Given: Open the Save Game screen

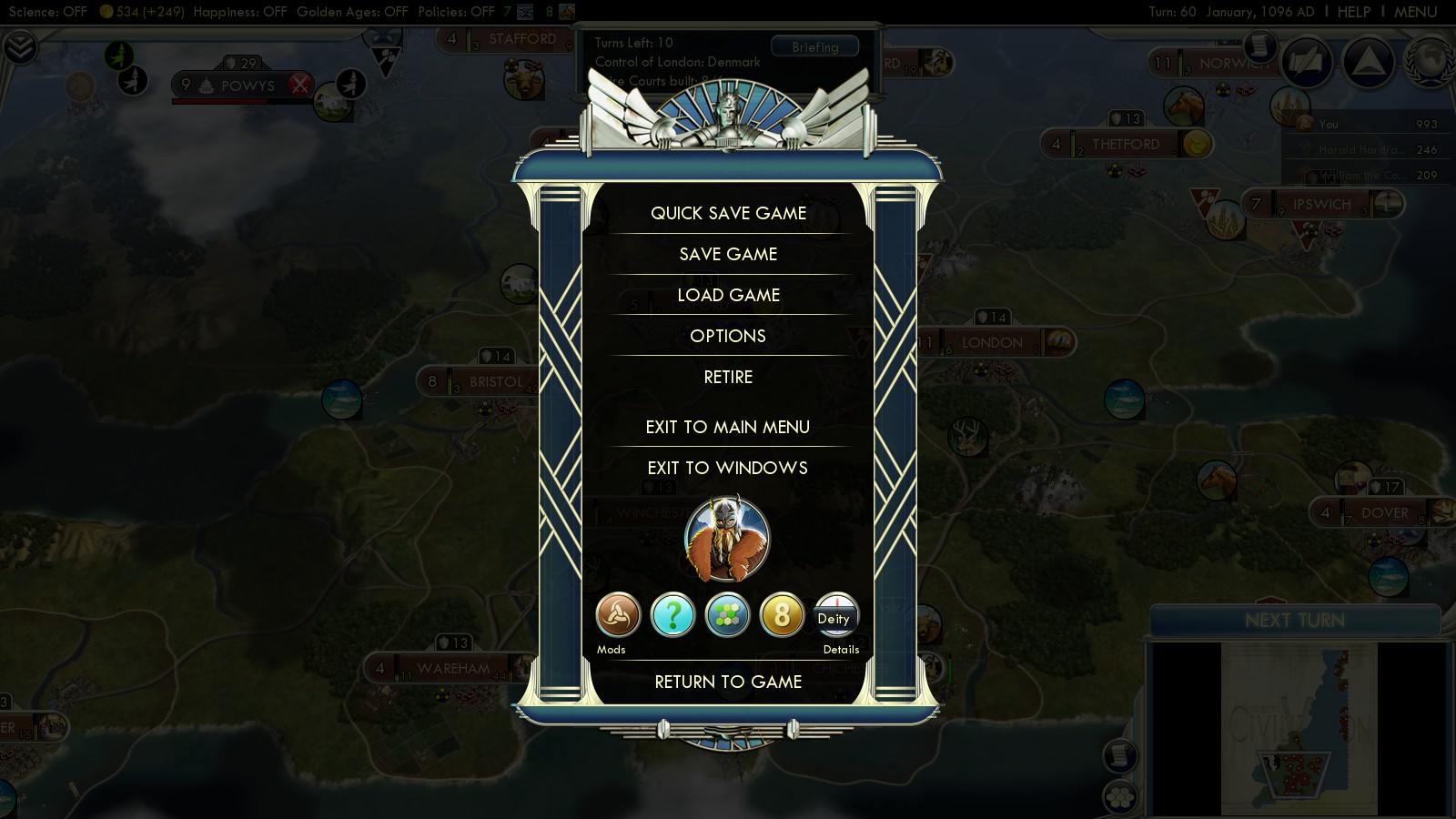Looking at the screenshot, I should click(x=728, y=254).
